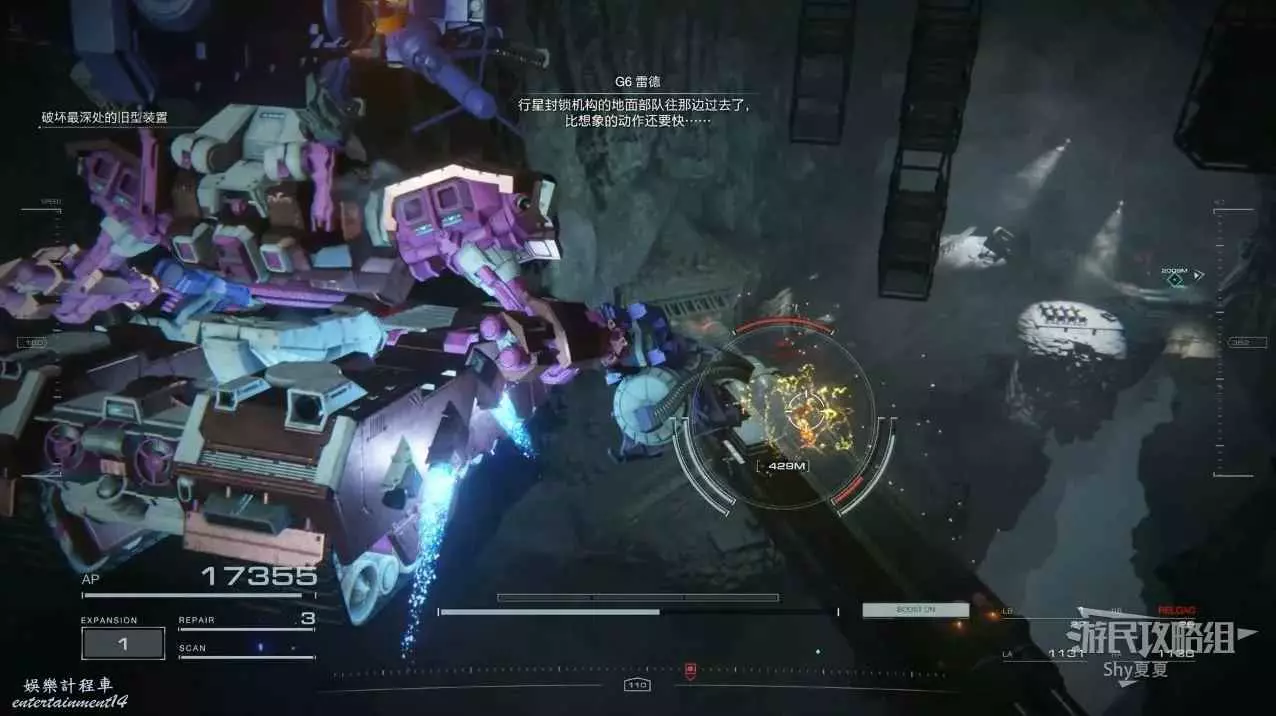This screenshot has width=1276, height=716.
Task: Click the Scan indicator
Action: [x=246, y=648]
